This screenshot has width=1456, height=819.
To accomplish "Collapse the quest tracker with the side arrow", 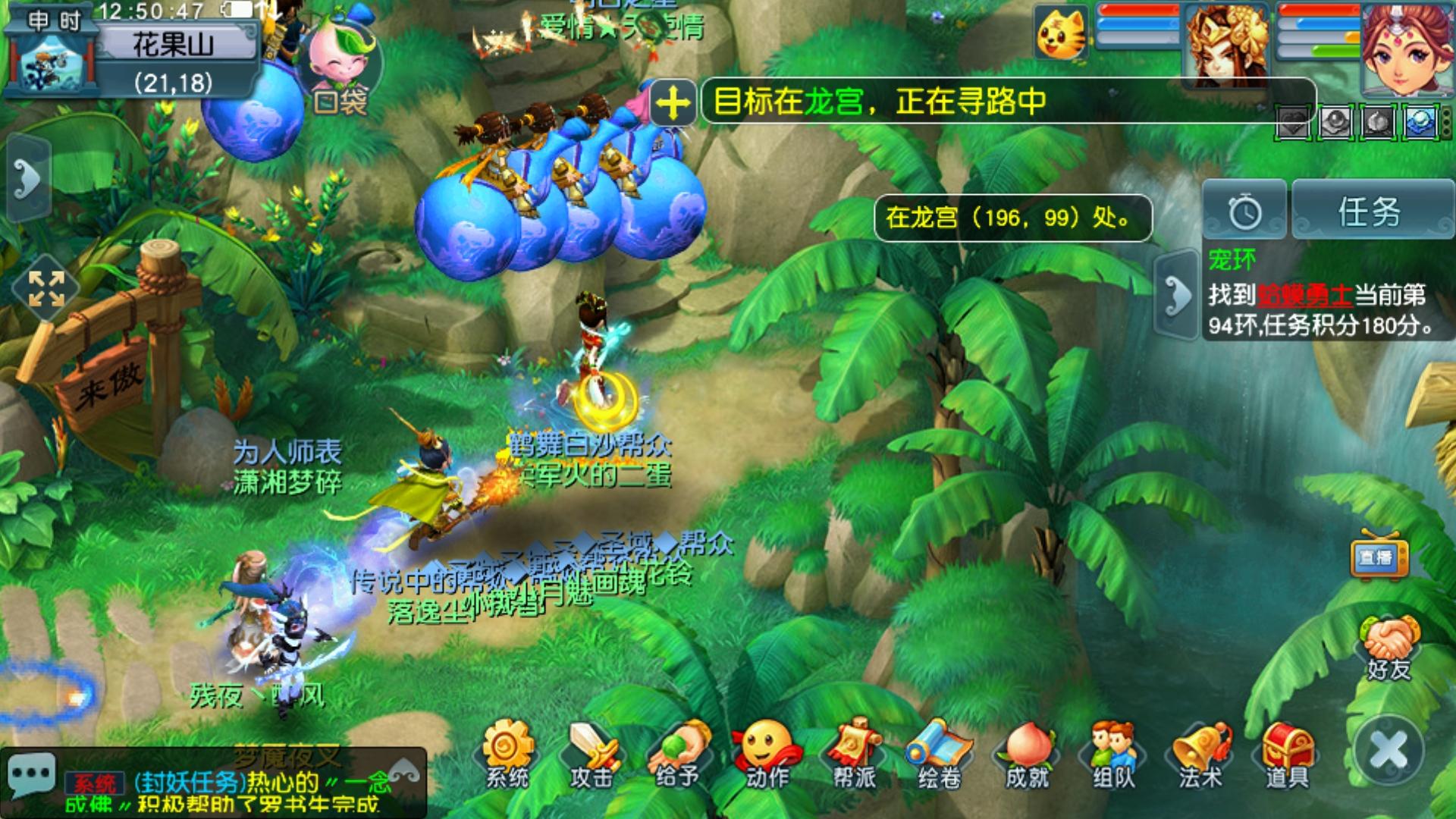I will pyautogui.click(x=1178, y=294).
